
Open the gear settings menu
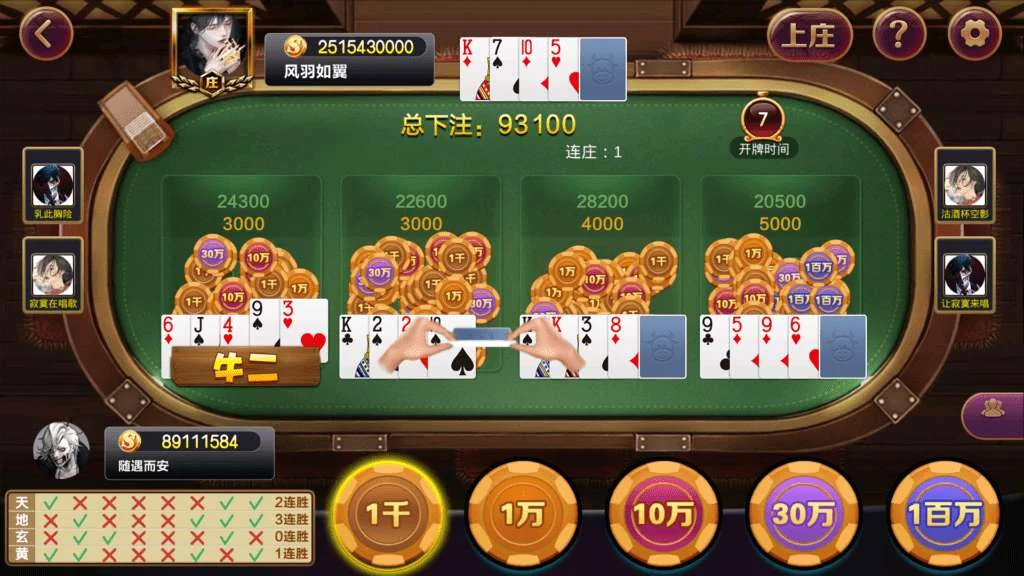(x=974, y=36)
